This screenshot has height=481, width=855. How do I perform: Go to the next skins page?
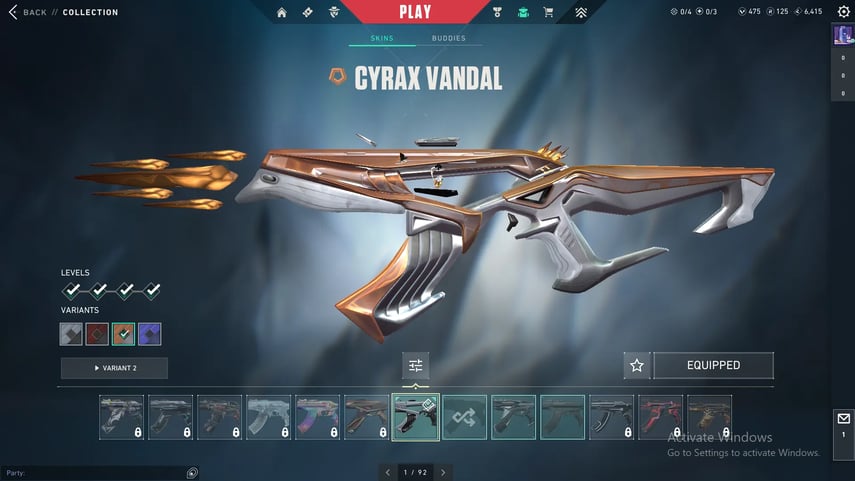(x=443, y=472)
